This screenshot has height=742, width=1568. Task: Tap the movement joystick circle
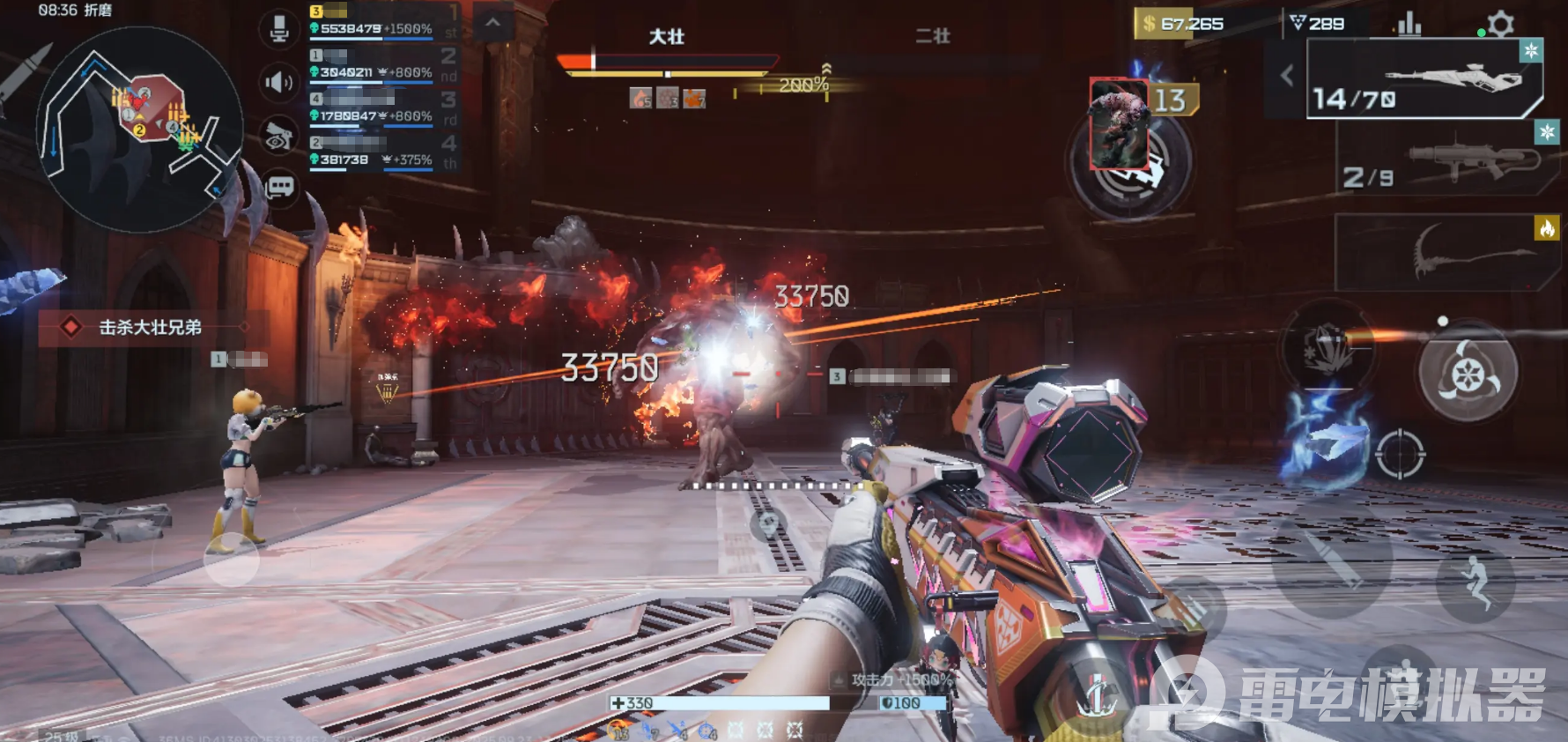pos(232,559)
